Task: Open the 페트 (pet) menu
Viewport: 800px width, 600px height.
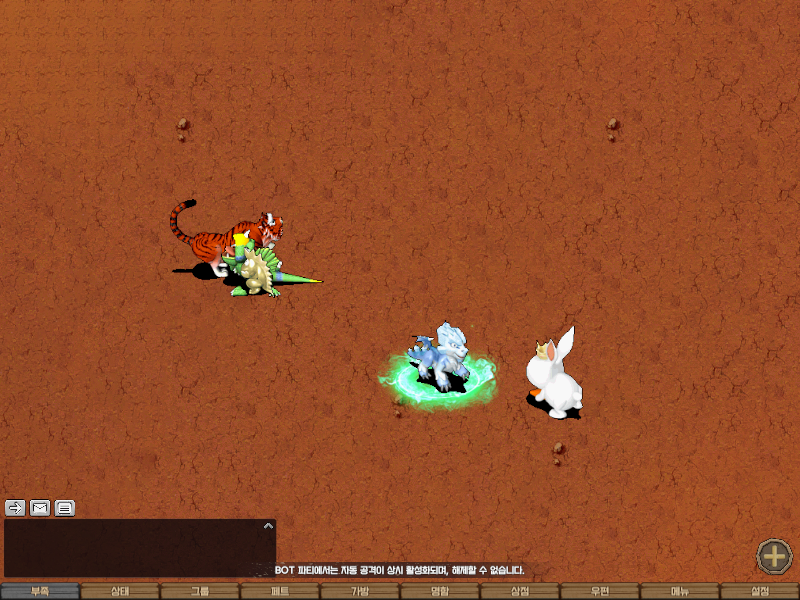Action: pyautogui.click(x=280, y=591)
